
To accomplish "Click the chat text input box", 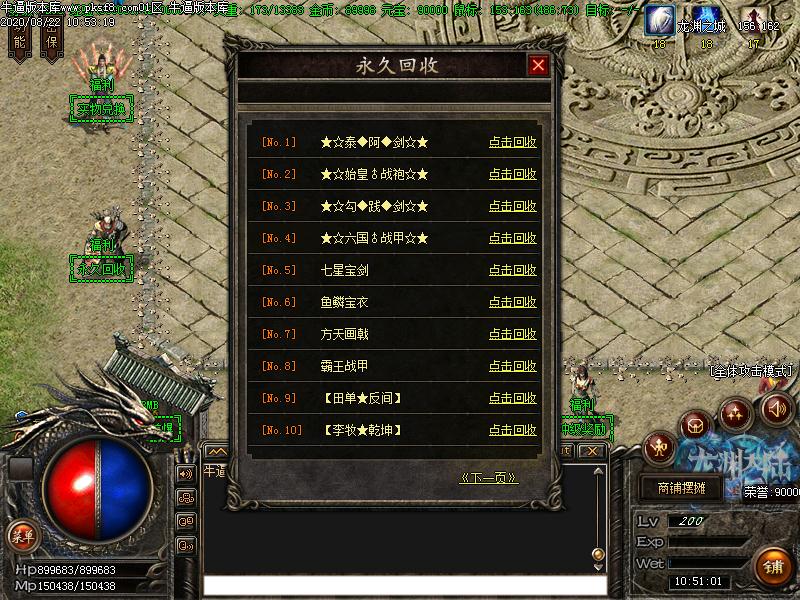I will pos(404,585).
